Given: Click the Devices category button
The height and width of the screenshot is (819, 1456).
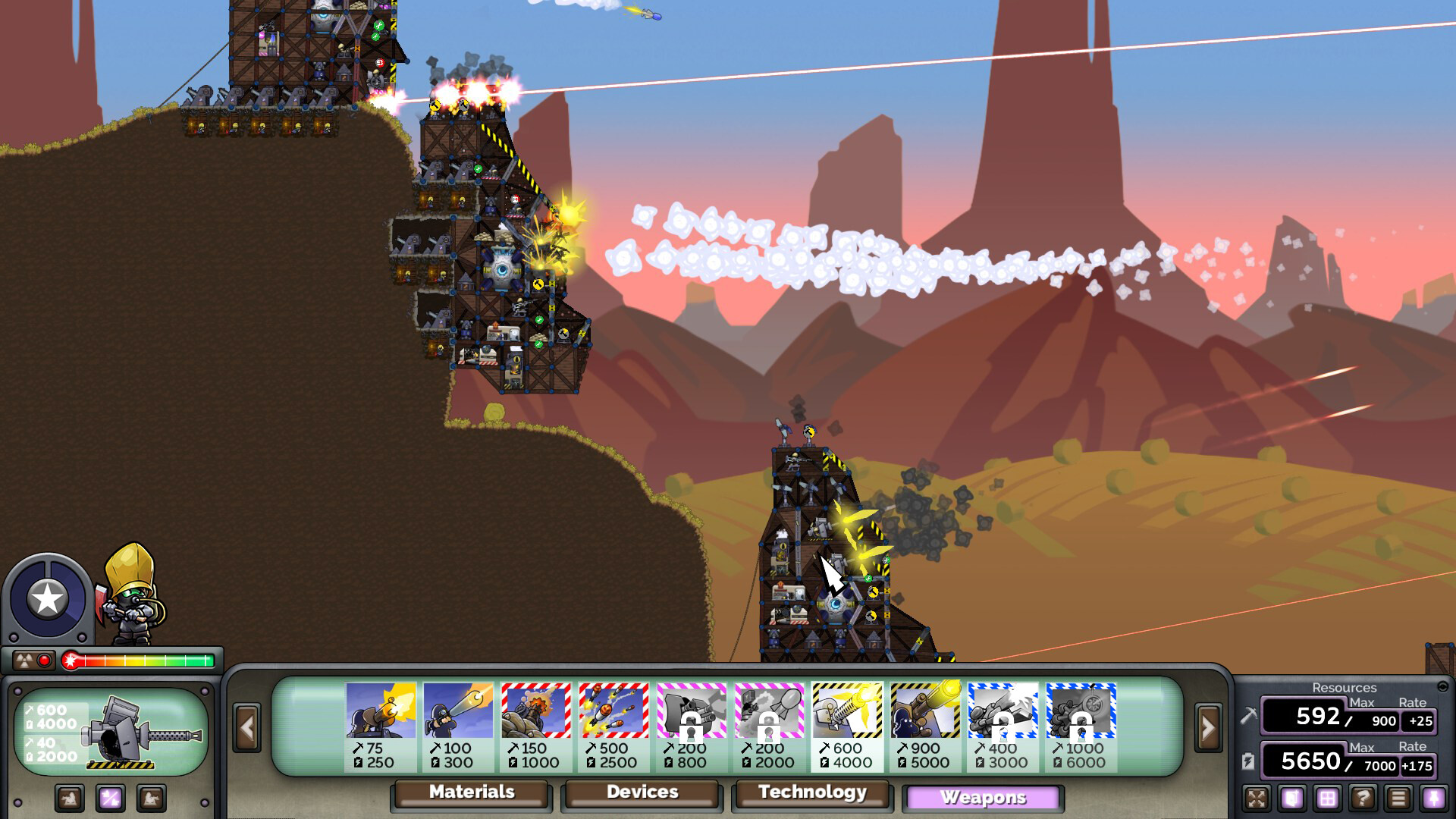Looking at the screenshot, I should tap(641, 794).
